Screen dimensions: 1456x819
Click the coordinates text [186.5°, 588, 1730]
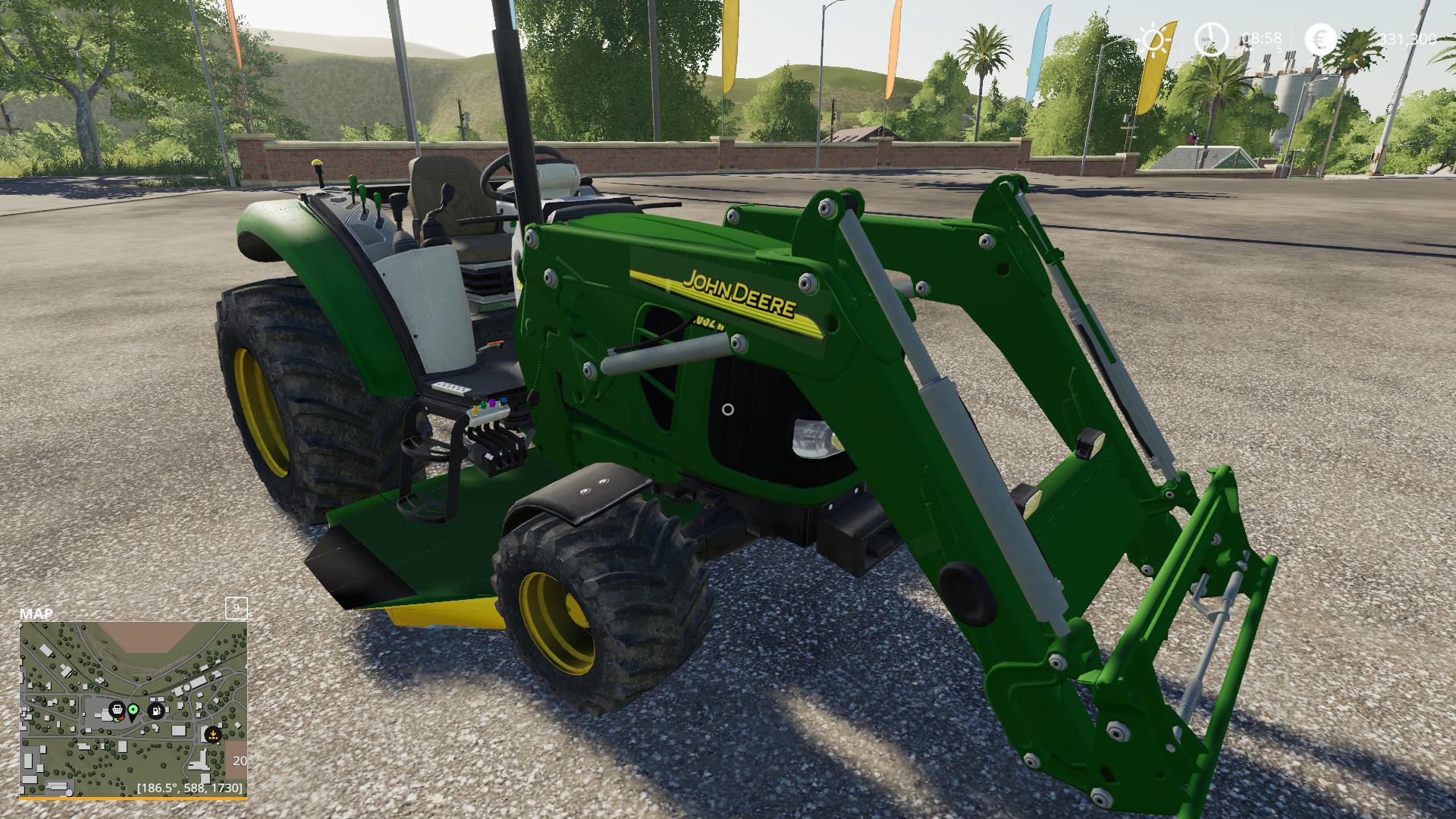(190, 789)
